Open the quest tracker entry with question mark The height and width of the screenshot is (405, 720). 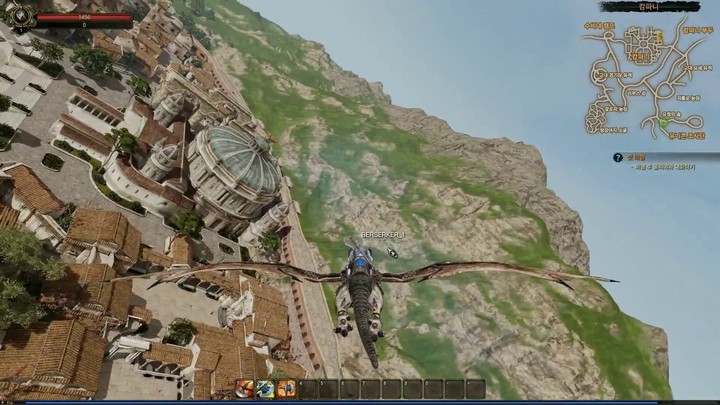(x=618, y=157)
